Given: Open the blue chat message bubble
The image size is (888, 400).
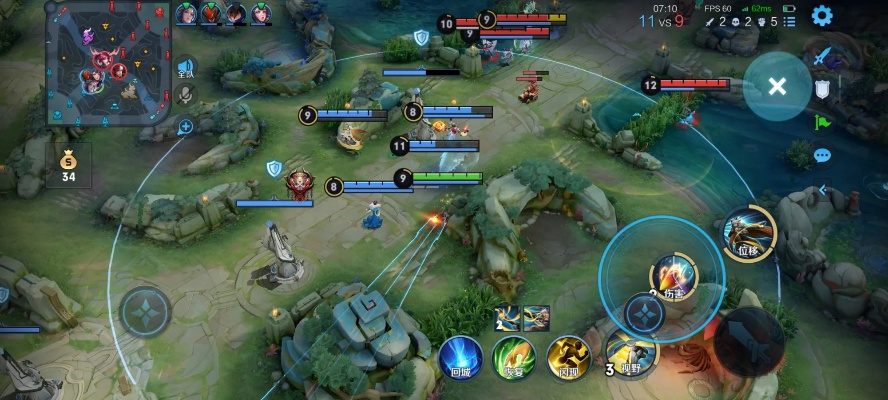Looking at the screenshot, I should pyautogui.click(x=823, y=155).
